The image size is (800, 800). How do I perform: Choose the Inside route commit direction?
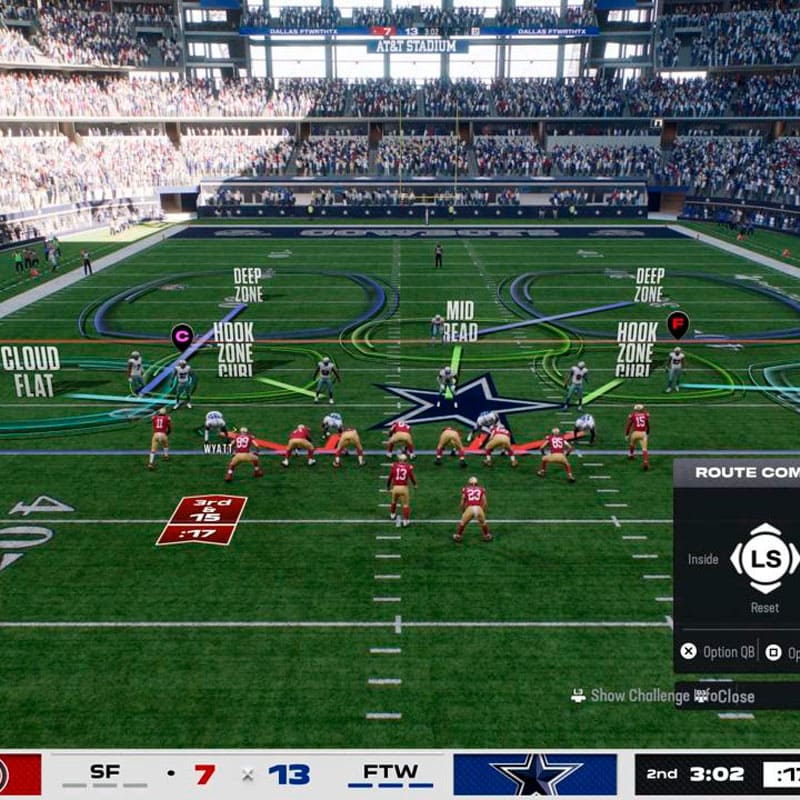pos(703,559)
